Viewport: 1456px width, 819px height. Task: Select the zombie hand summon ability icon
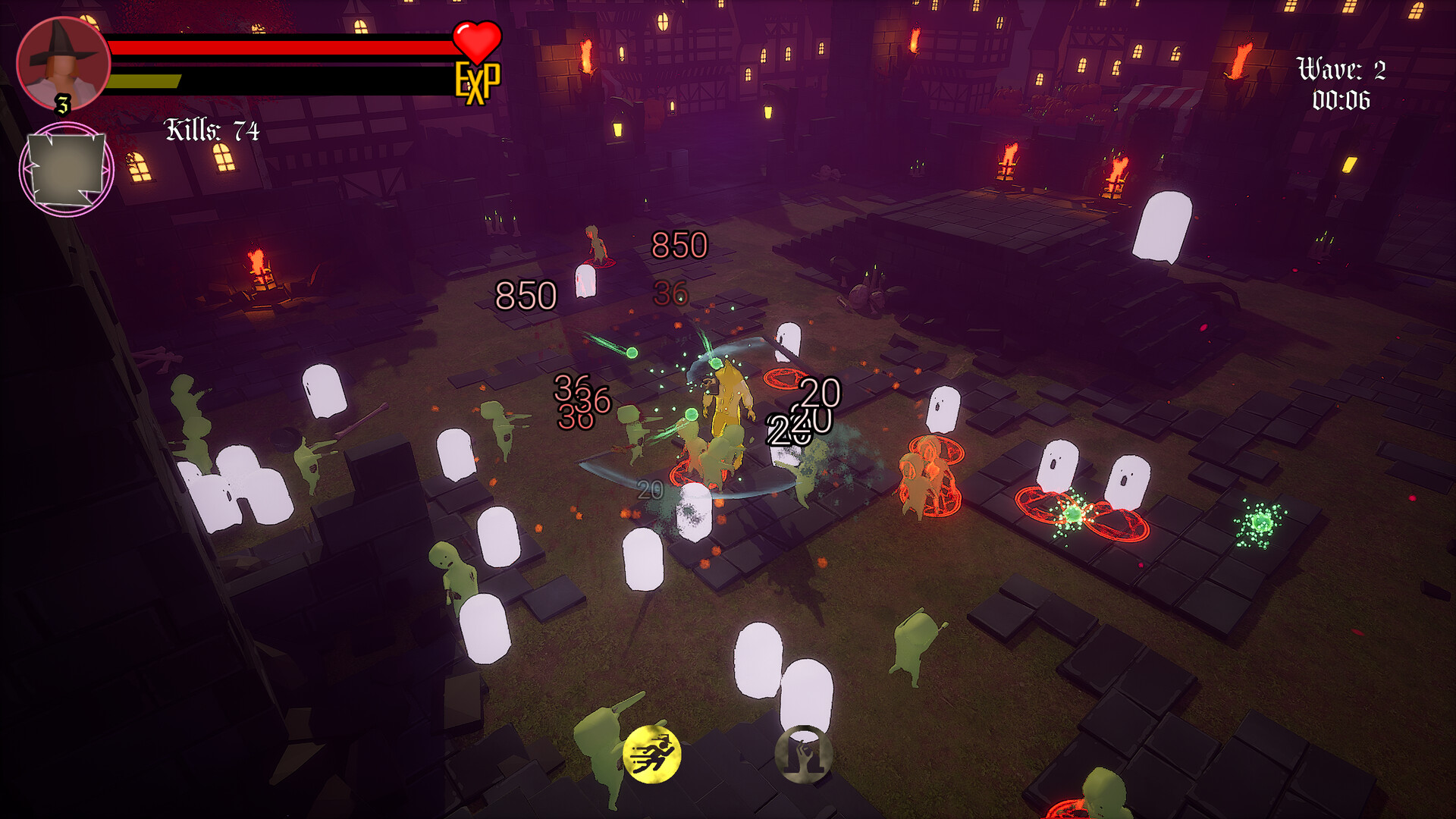tap(805, 755)
